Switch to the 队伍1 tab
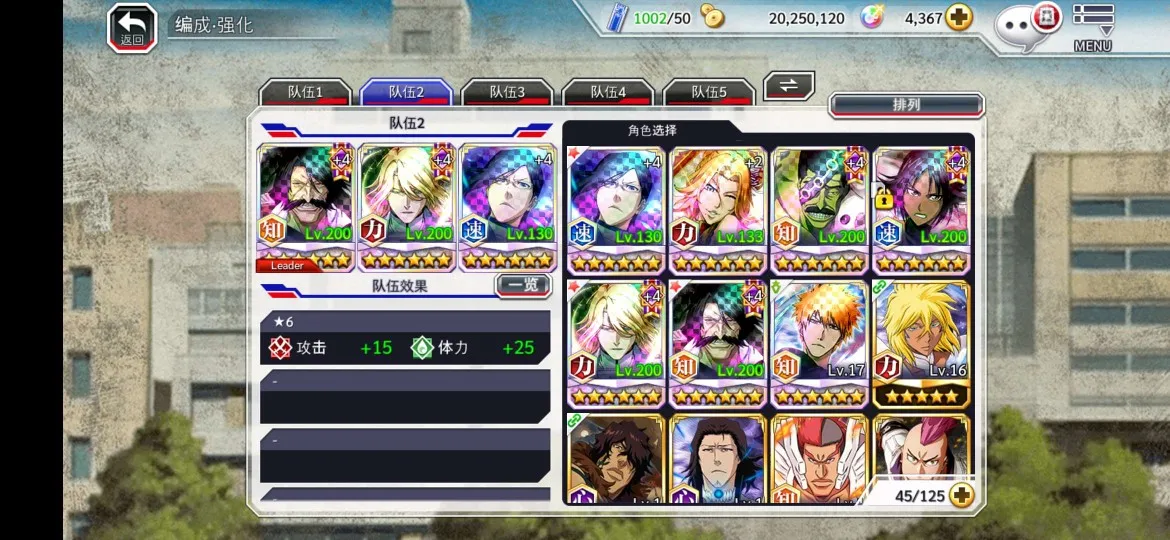 [305, 92]
